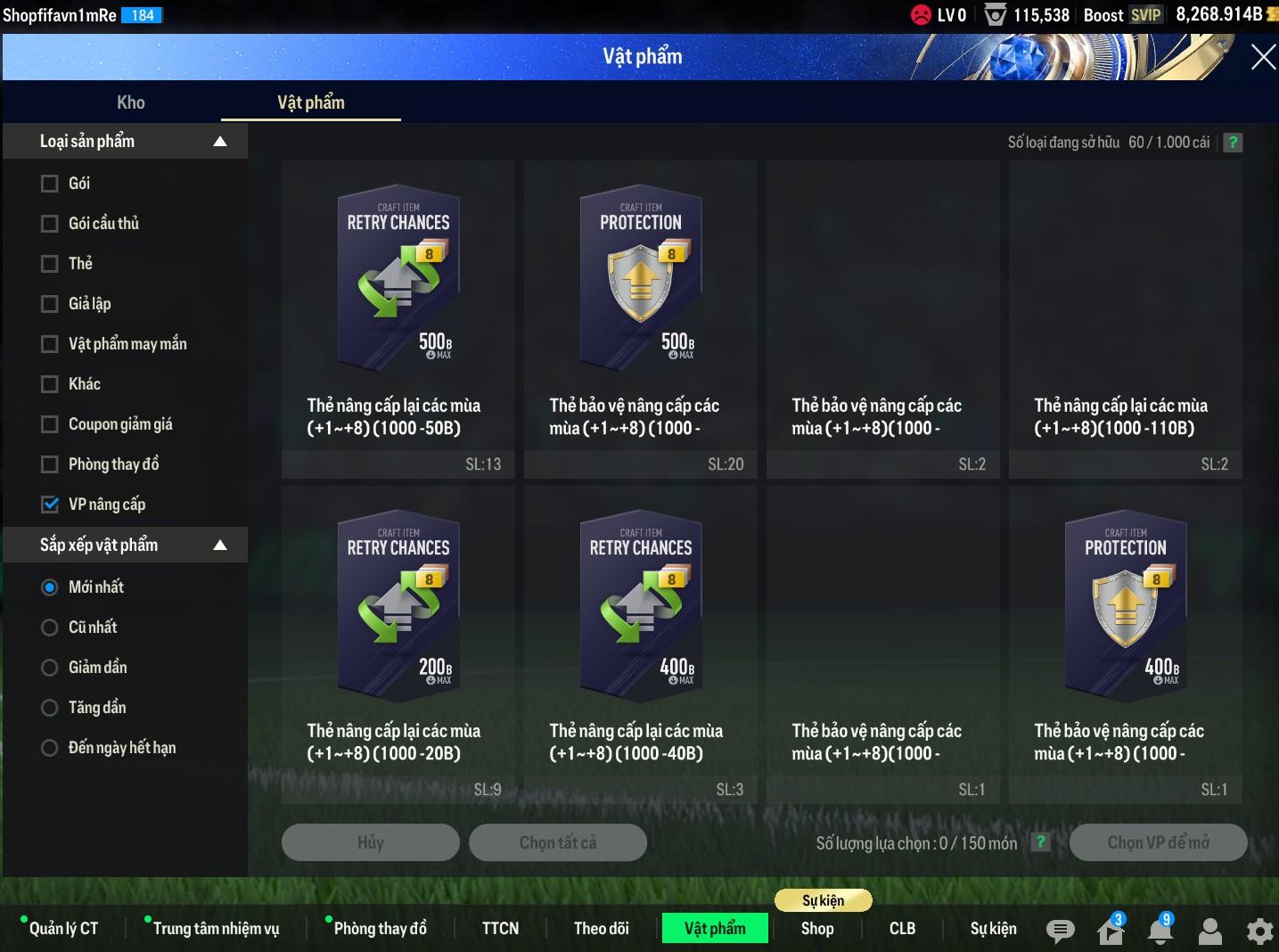Check the Vật phẩm may mắn filter
The width and height of the screenshot is (1279, 952).
point(50,344)
